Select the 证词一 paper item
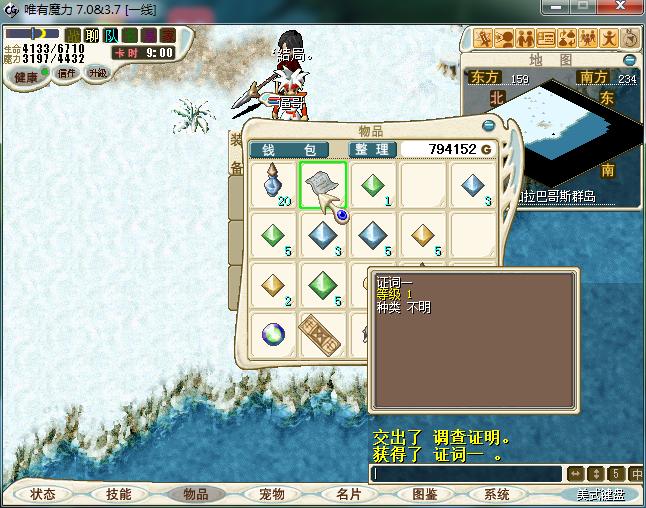 (x=323, y=186)
